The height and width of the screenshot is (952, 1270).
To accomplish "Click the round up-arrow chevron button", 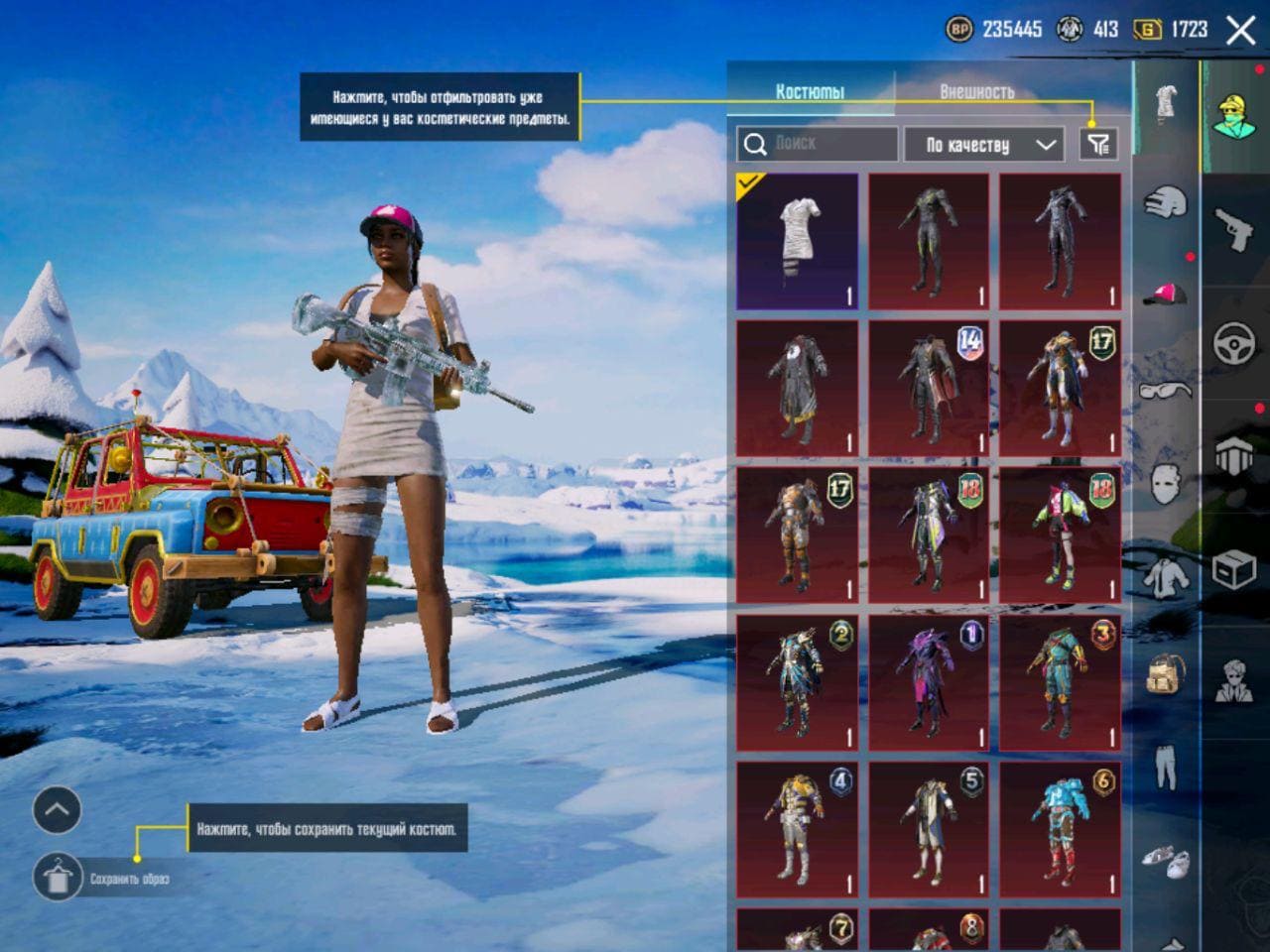I will 57,811.
